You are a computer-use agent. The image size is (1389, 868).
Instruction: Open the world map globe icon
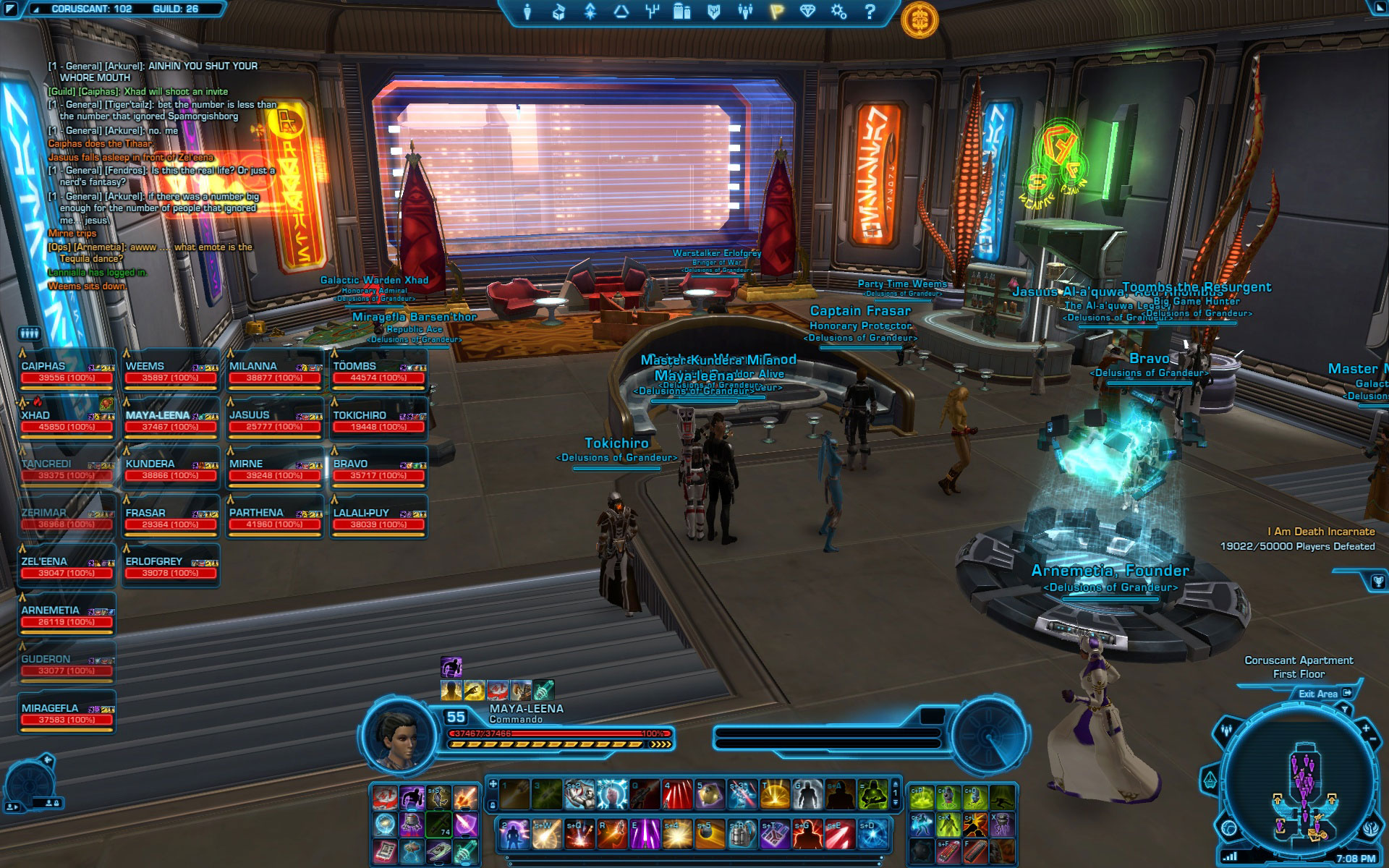[x=1228, y=827]
